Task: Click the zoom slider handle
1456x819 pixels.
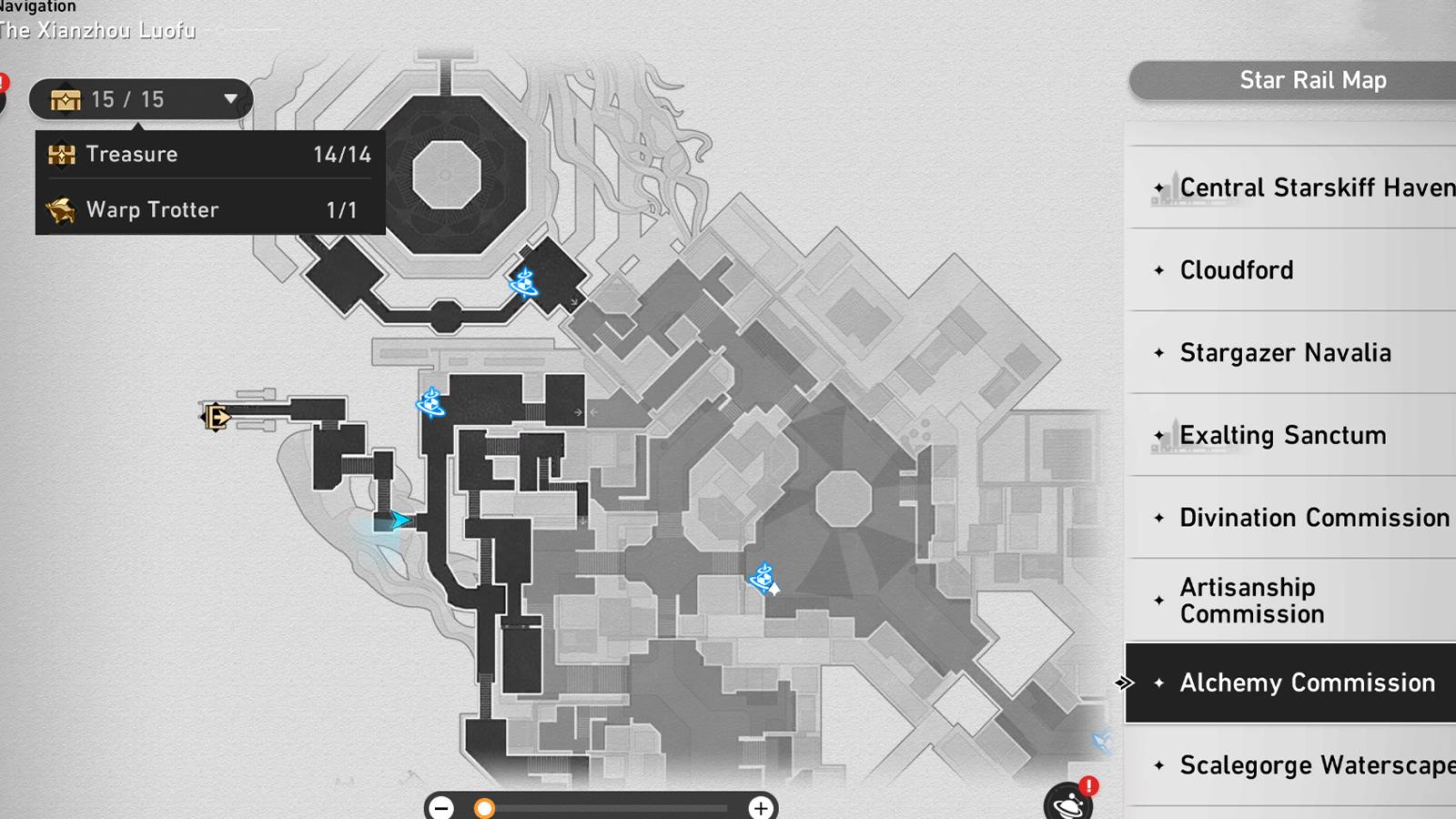Action: click(x=485, y=806)
